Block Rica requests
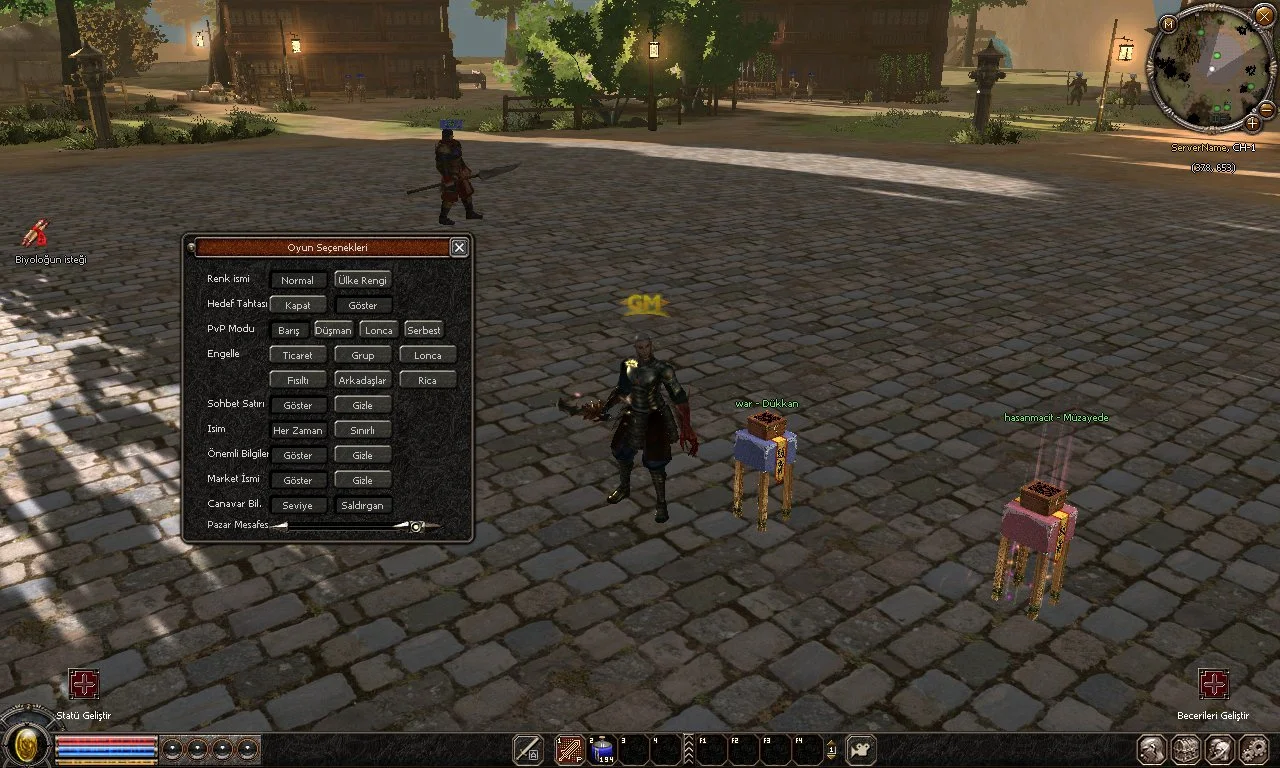 pyautogui.click(x=427, y=381)
